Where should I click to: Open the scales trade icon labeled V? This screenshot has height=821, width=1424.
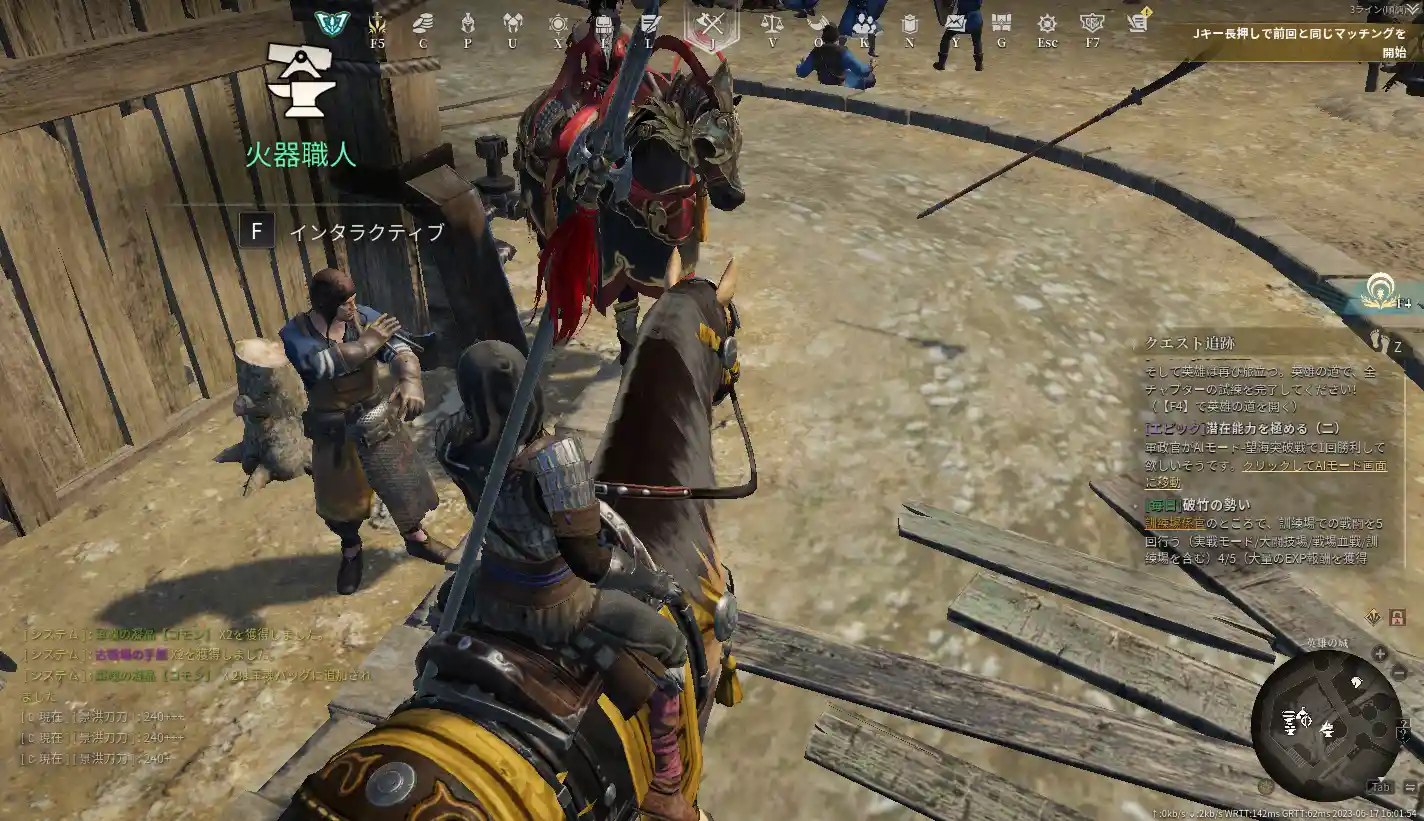tap(775, 22)
